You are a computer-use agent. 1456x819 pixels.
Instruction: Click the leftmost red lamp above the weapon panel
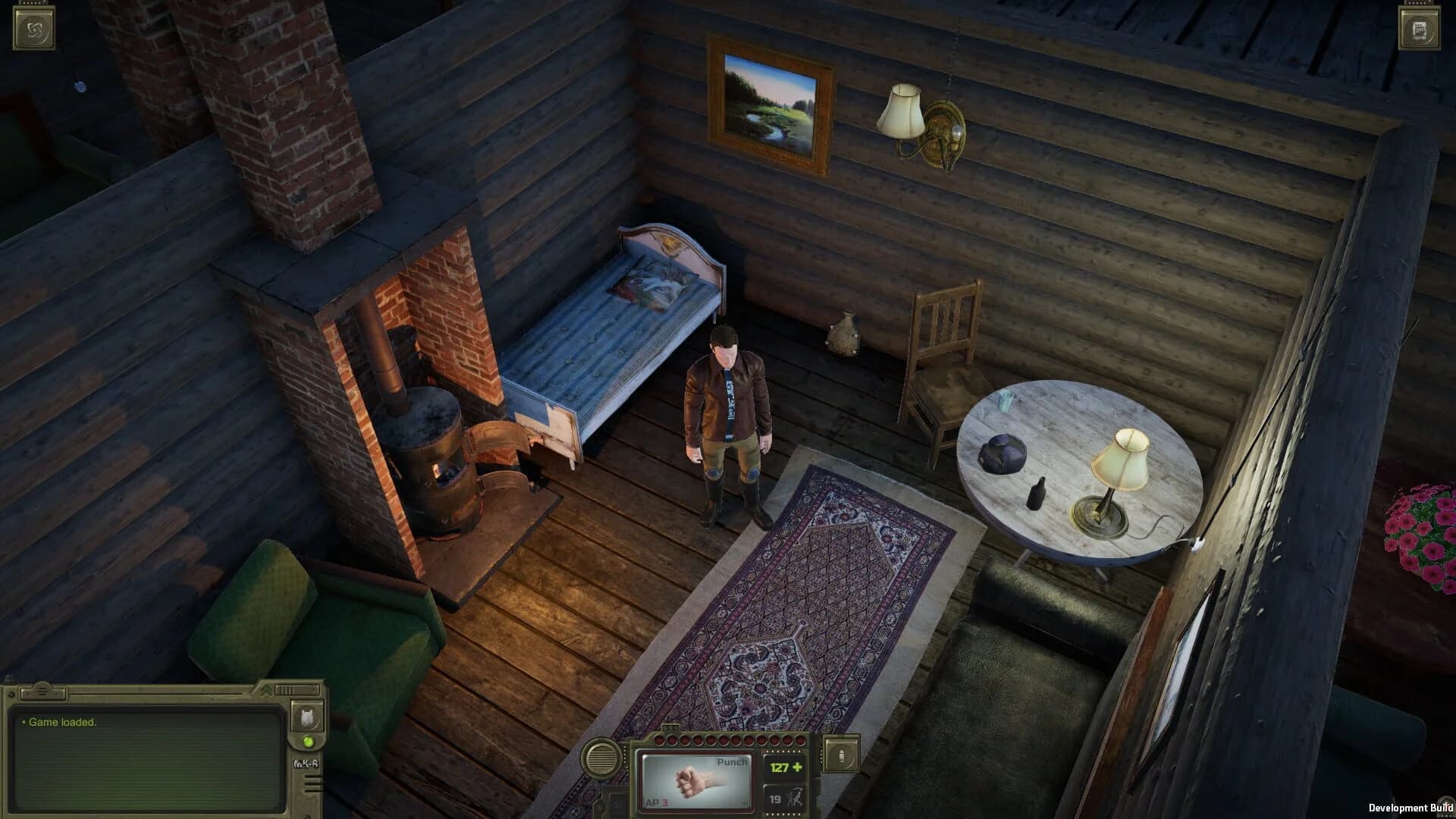pos(659,740)
